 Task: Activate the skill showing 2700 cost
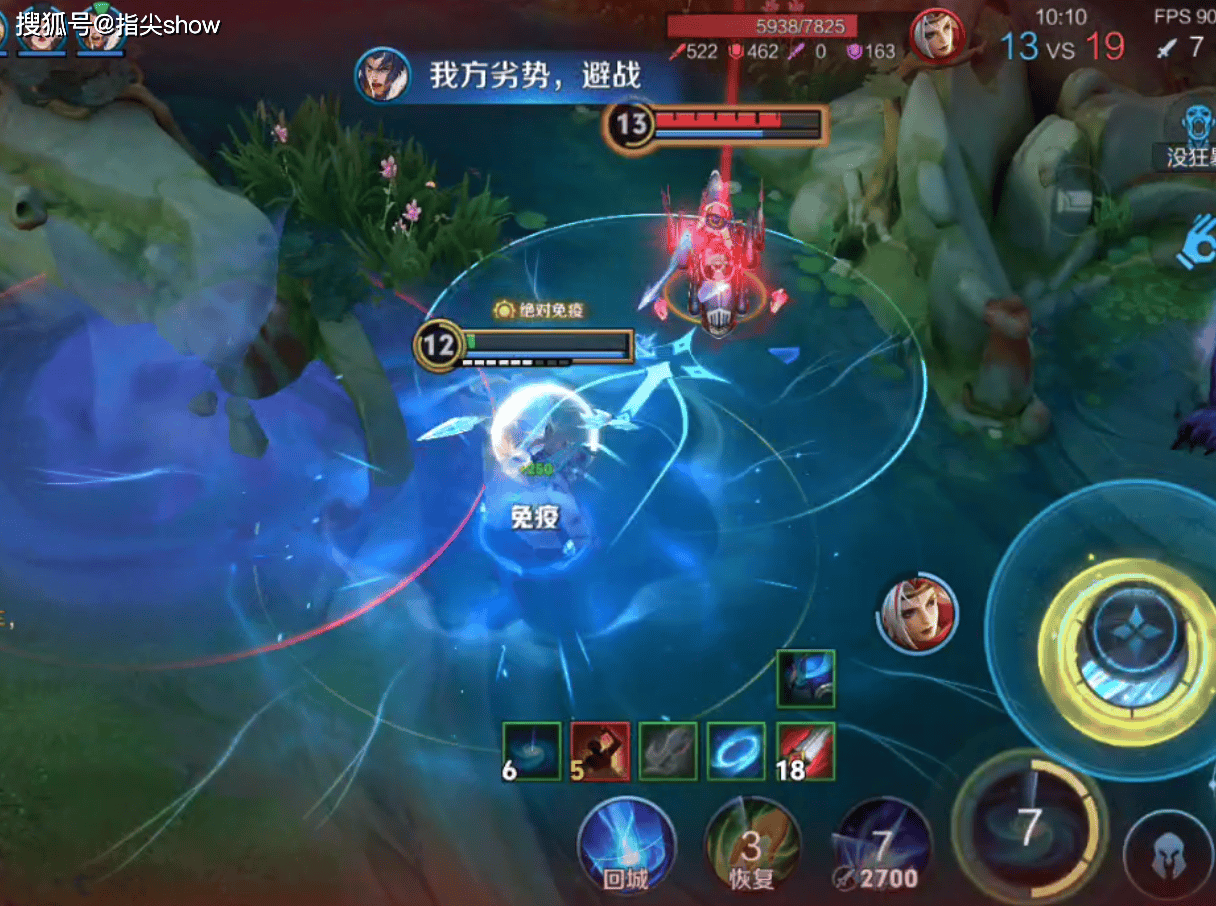click(882, 847)
